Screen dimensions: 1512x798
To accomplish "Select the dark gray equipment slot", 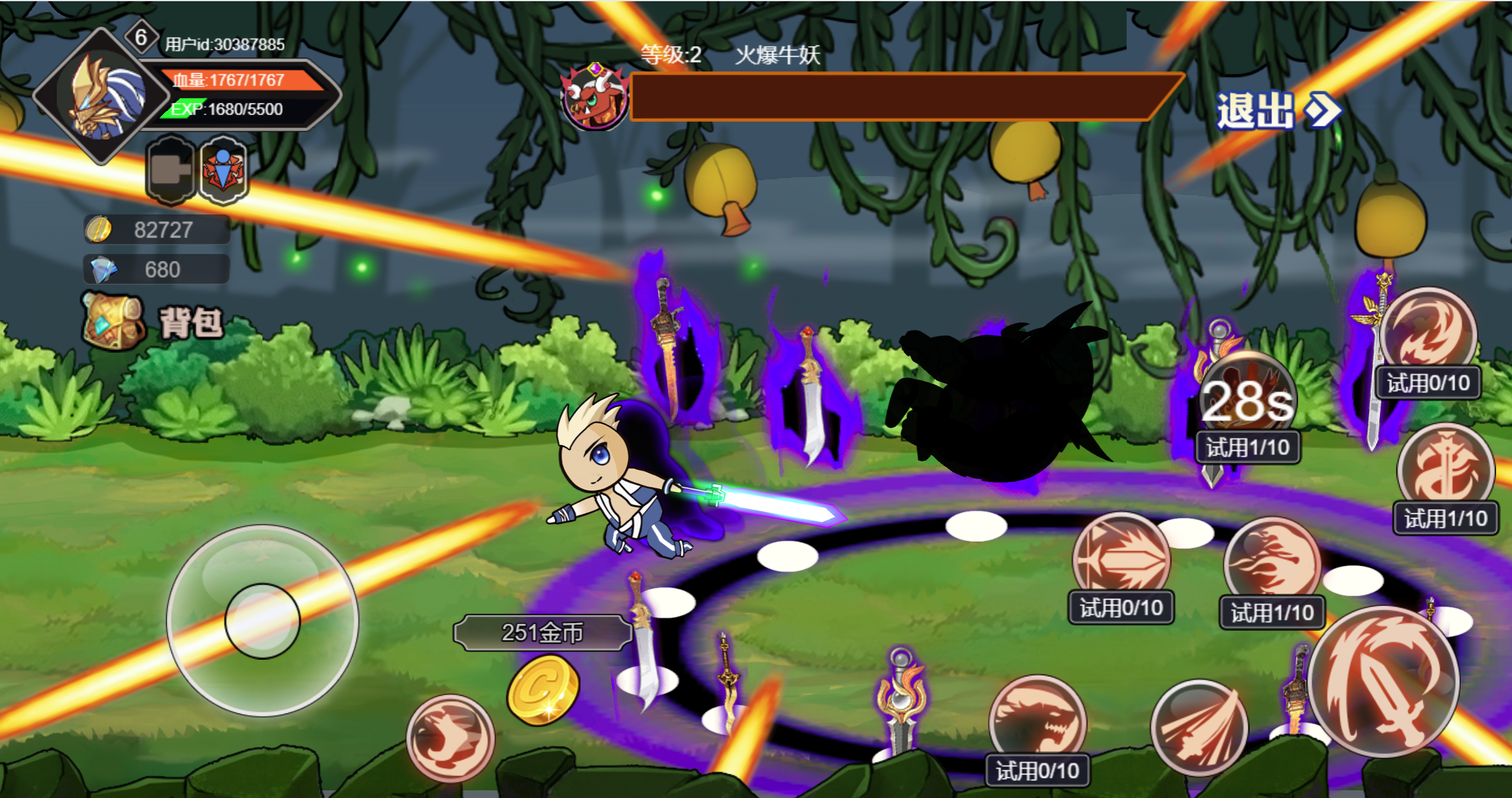I will coord(171,170).
